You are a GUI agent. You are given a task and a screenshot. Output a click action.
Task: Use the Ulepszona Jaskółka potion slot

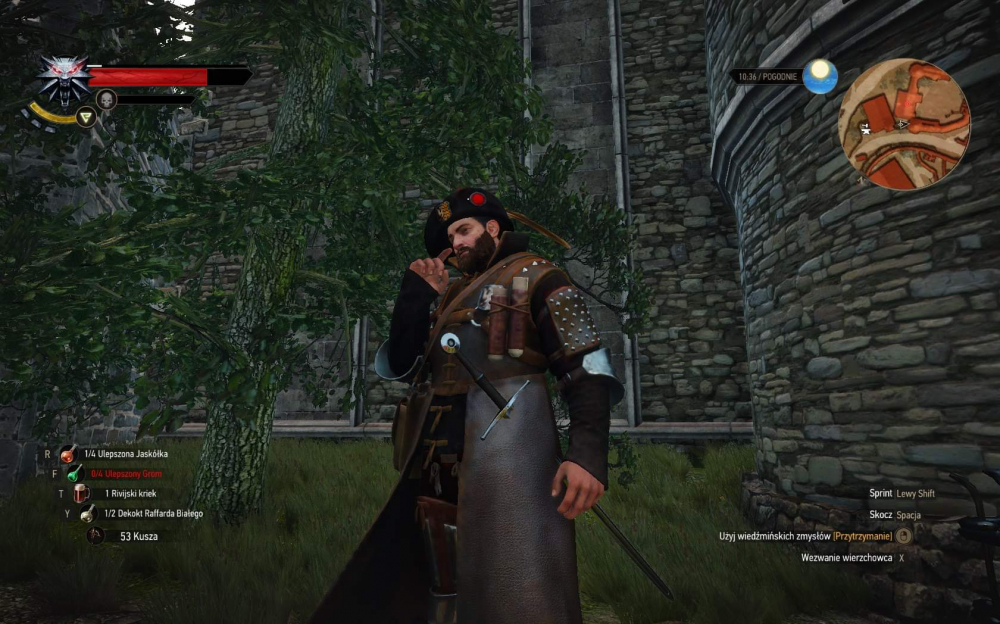[x=68, y=454]
